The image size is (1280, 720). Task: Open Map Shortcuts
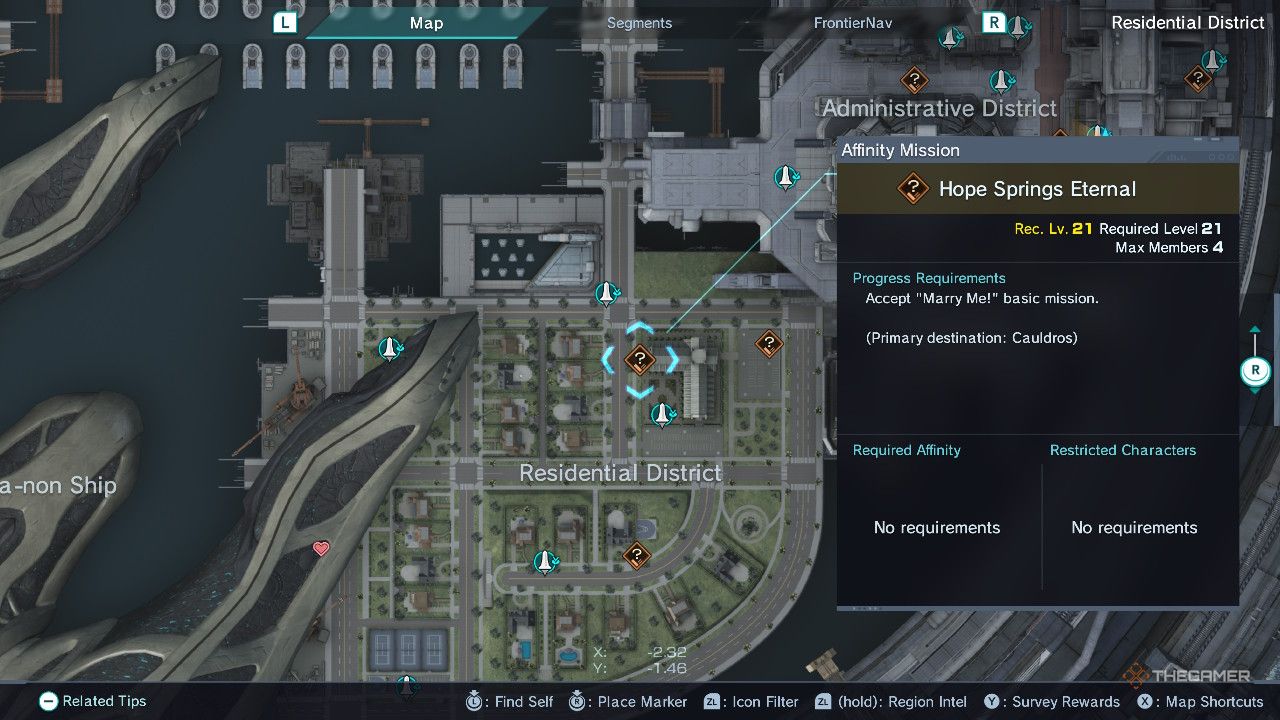click(x=1203, y=701)
